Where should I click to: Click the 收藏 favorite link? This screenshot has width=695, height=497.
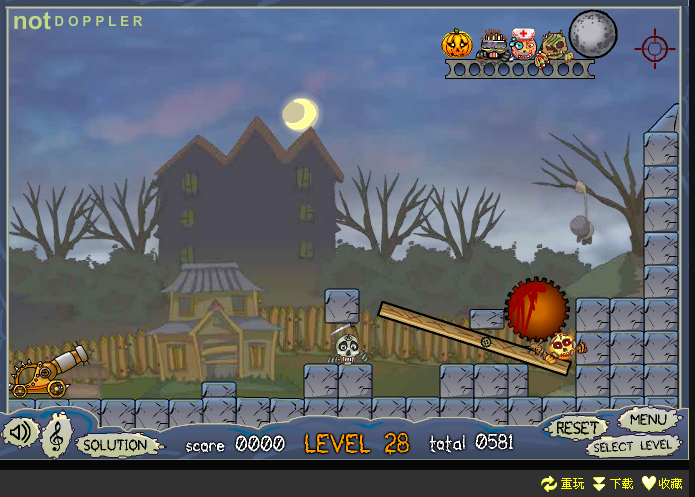click(663, 484)
